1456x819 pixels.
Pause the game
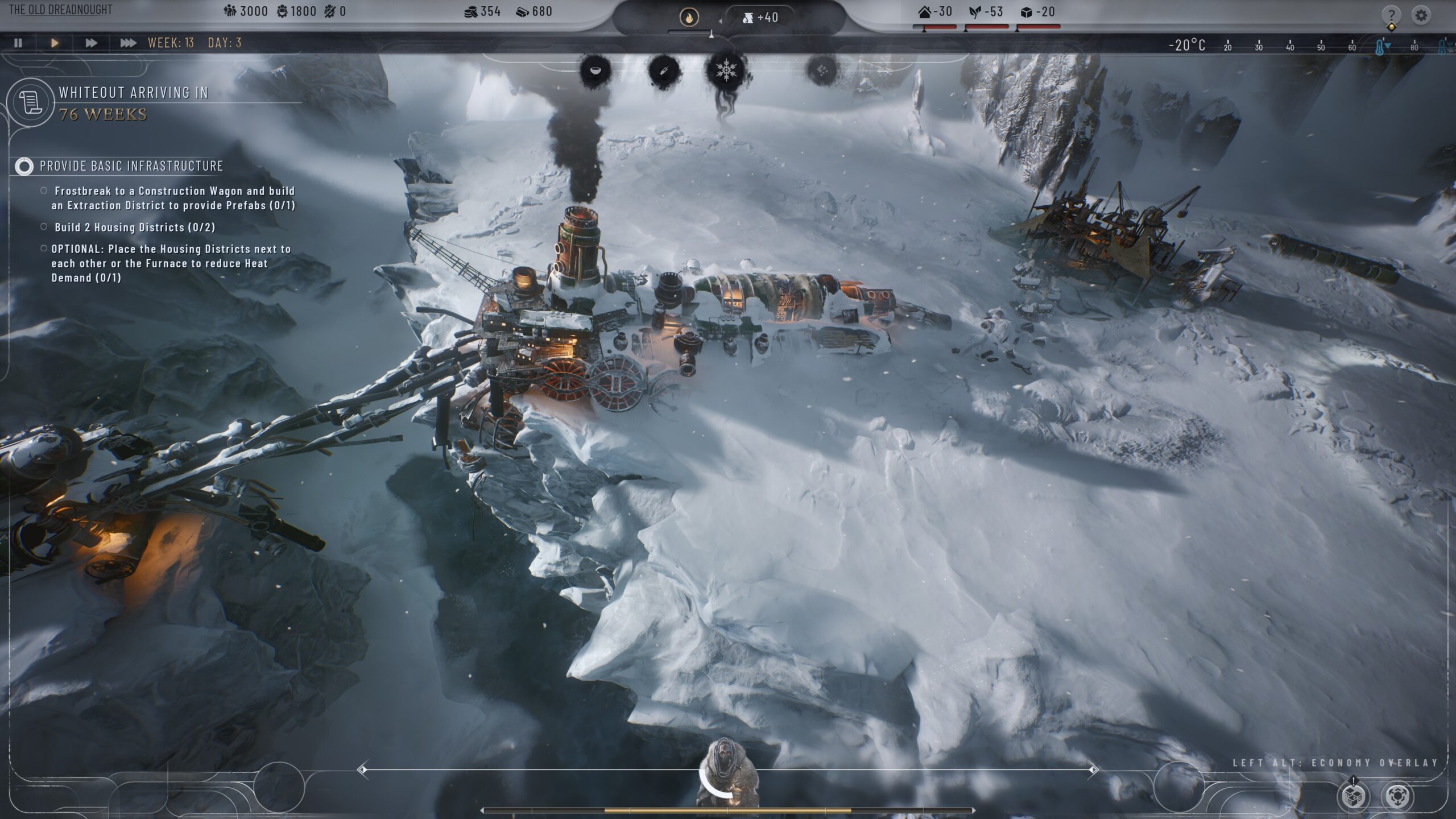click(x=18, y=43)
